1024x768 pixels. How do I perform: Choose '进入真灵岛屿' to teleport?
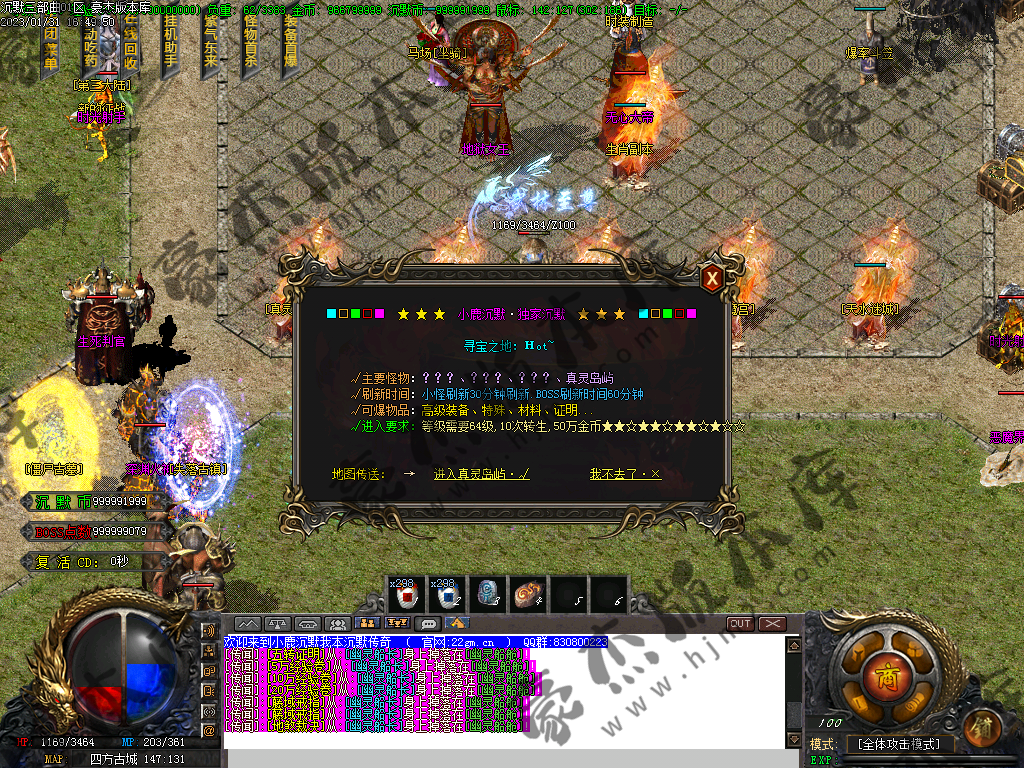click(481, 474)
